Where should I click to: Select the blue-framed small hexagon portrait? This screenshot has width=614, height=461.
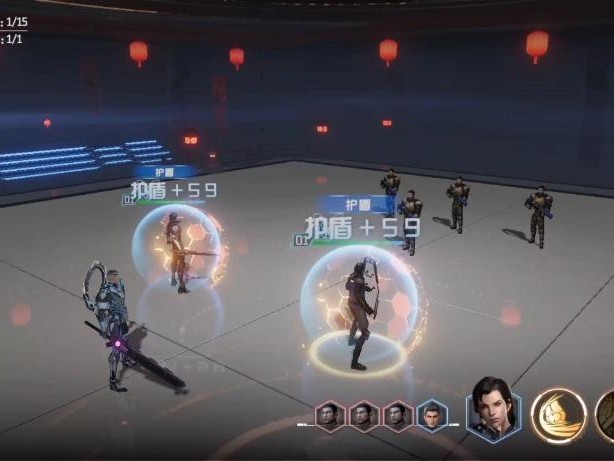(x=431, y=415)
